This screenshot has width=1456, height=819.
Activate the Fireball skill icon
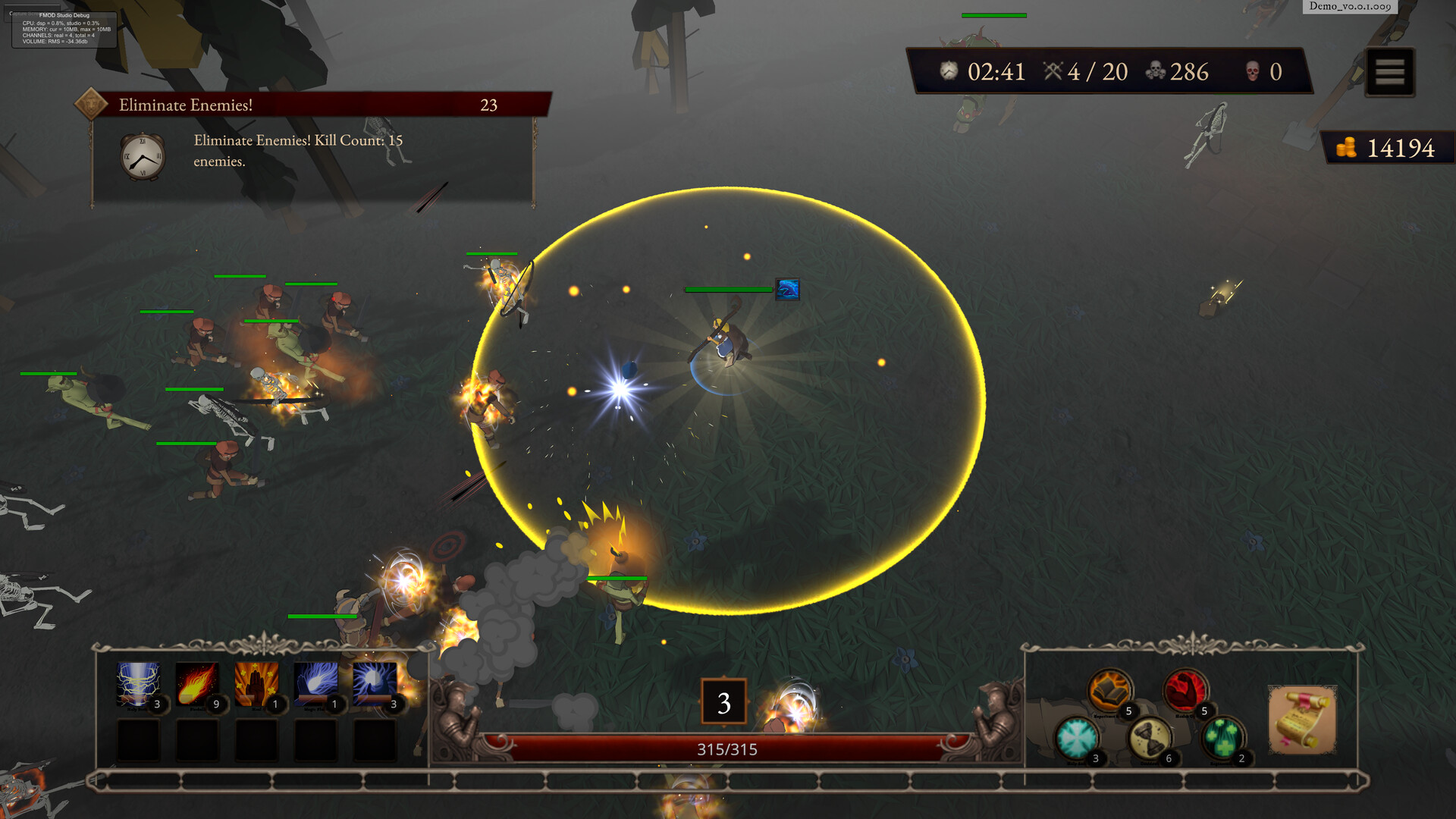(197, 684)
